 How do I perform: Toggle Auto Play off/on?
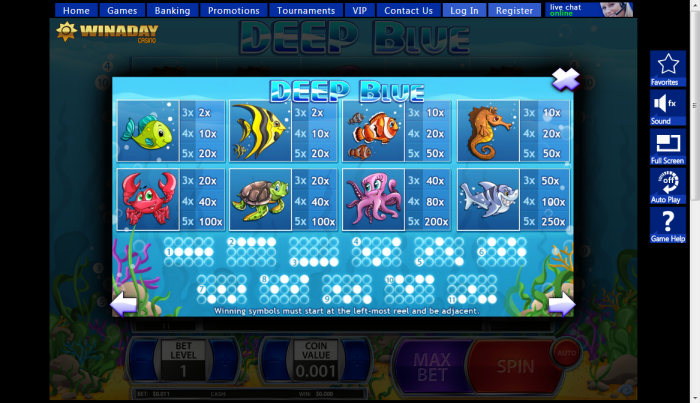pos(667,186)
